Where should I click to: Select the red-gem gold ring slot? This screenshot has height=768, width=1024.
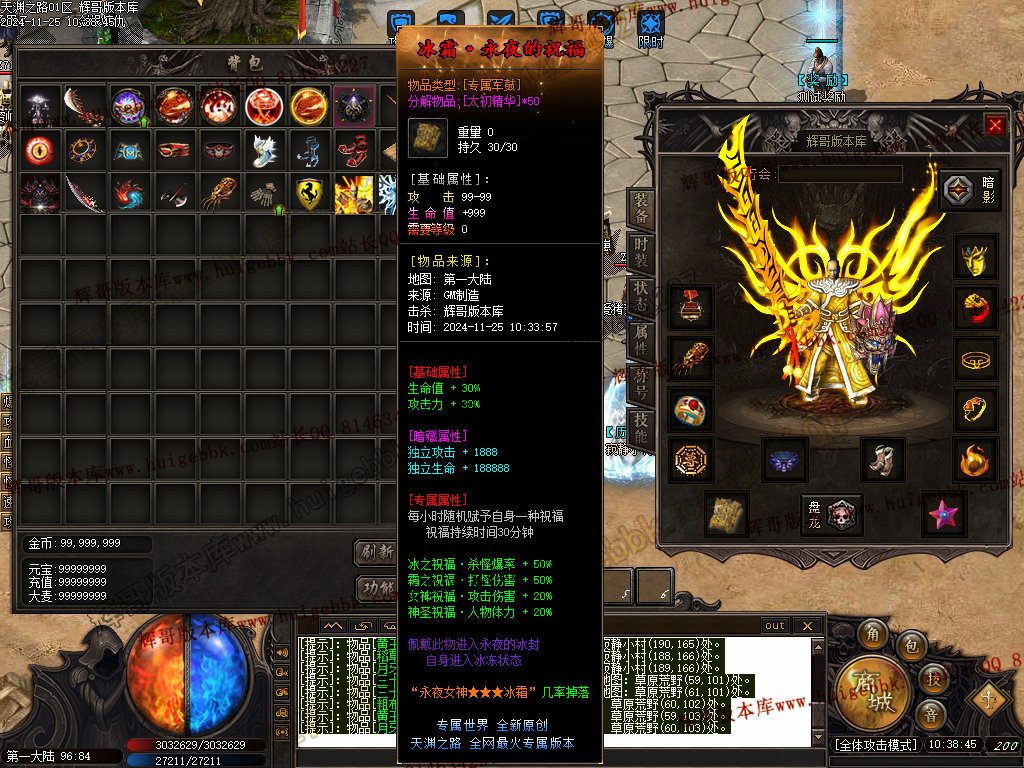pos(690,408)
